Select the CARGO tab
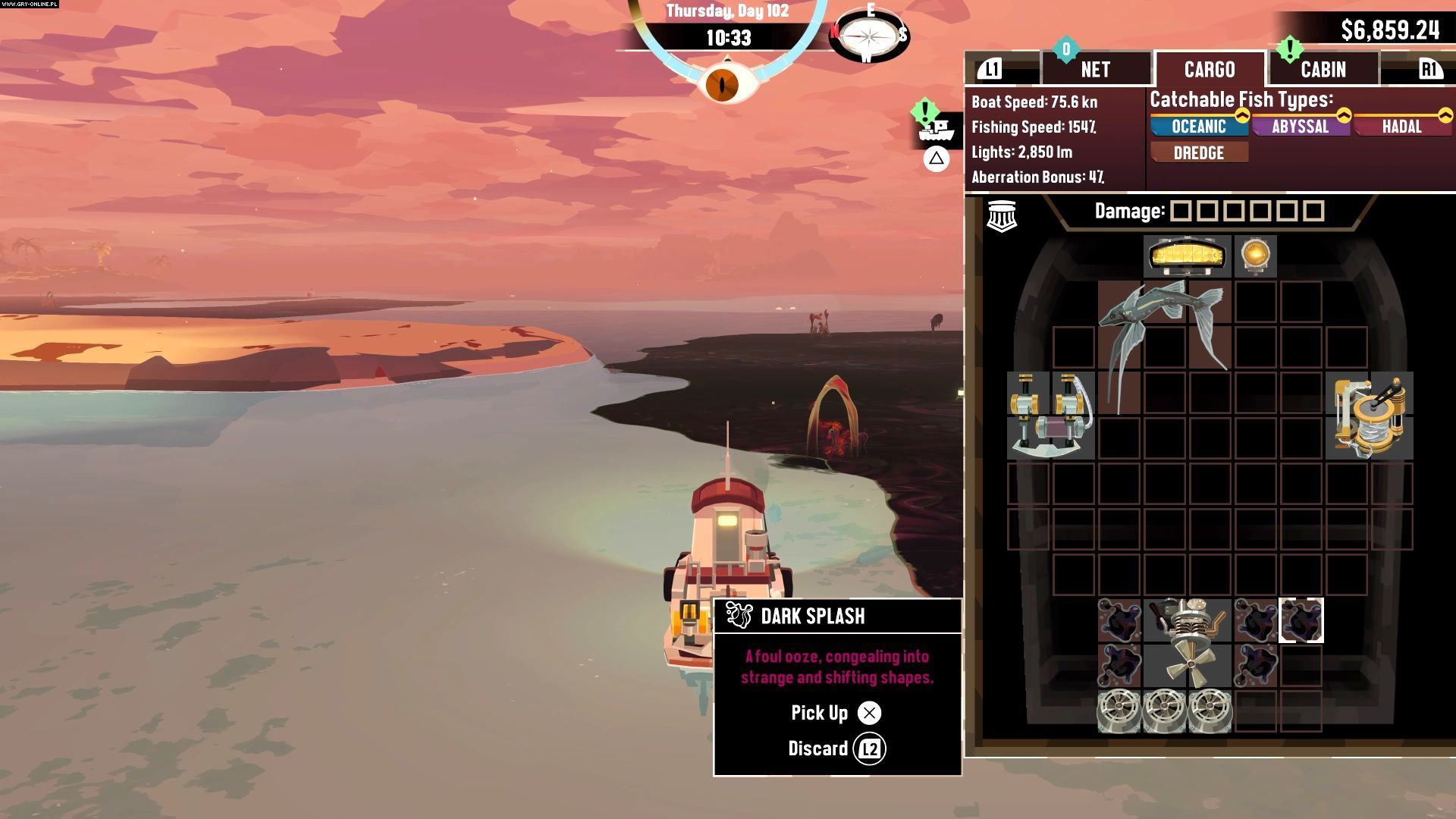This screenshot has height=819, width=1456. coord(1209,70)
